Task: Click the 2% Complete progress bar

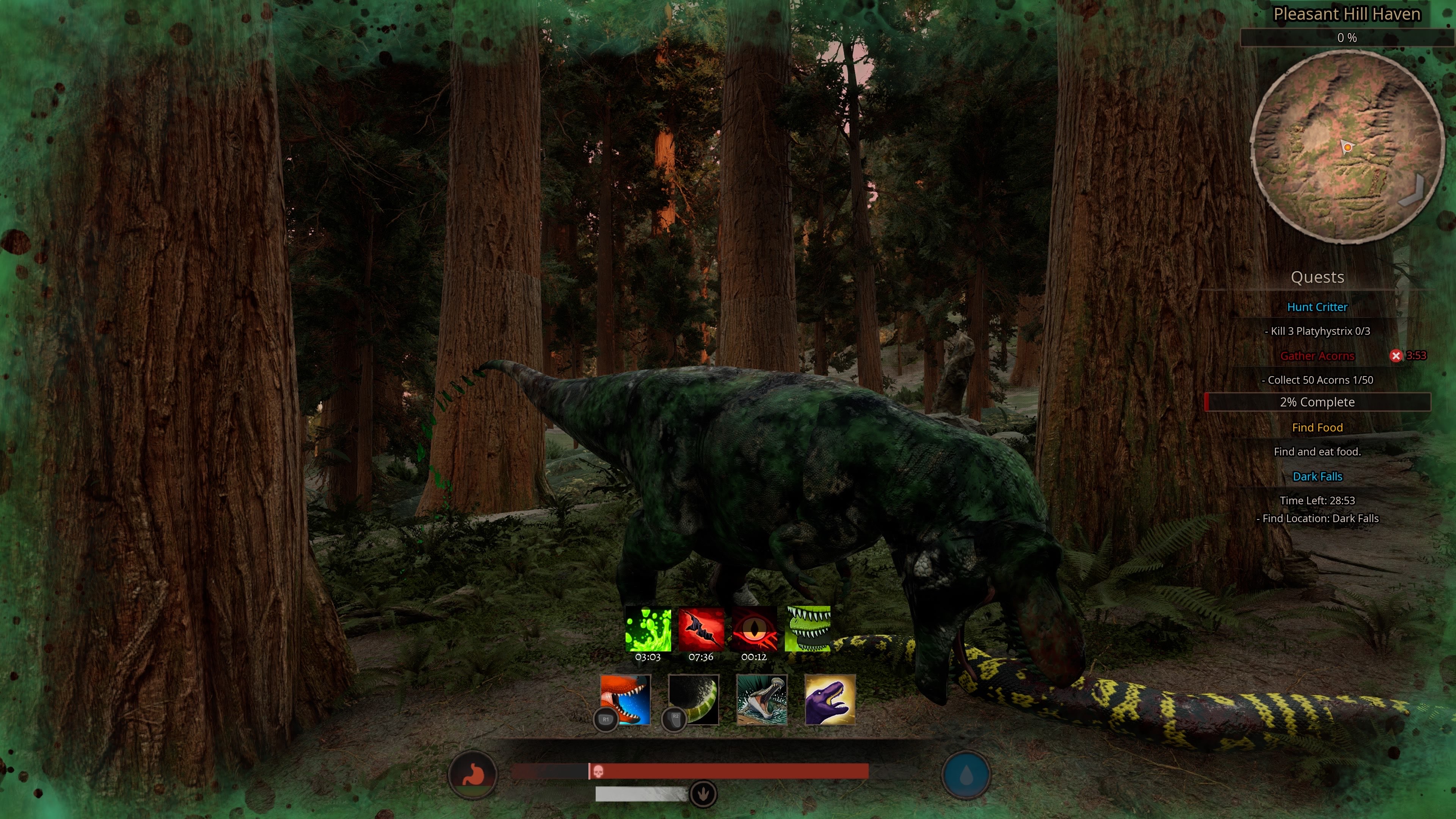Action: [x=1318, y=402]
